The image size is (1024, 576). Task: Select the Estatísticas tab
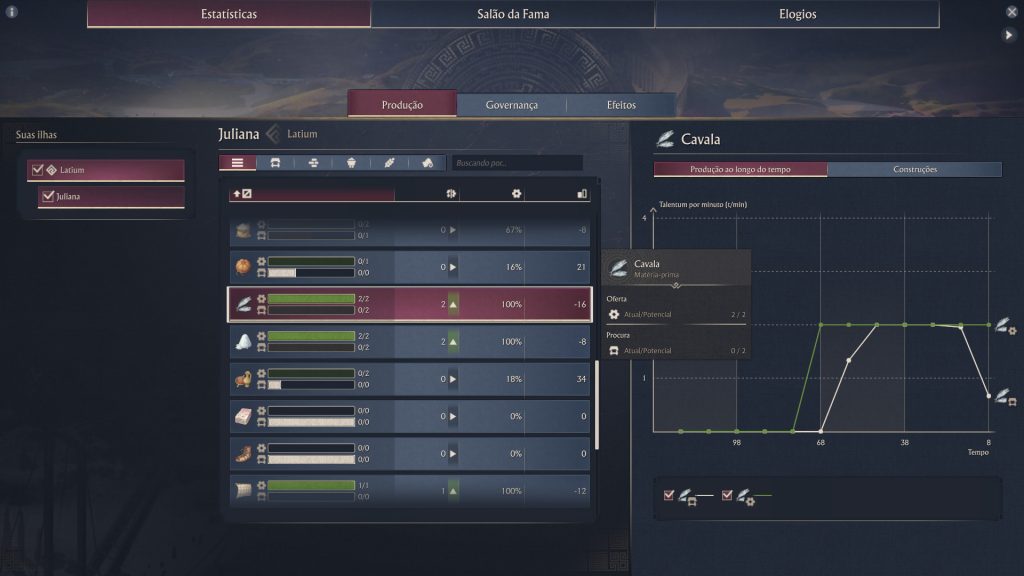tap(229, 14)
